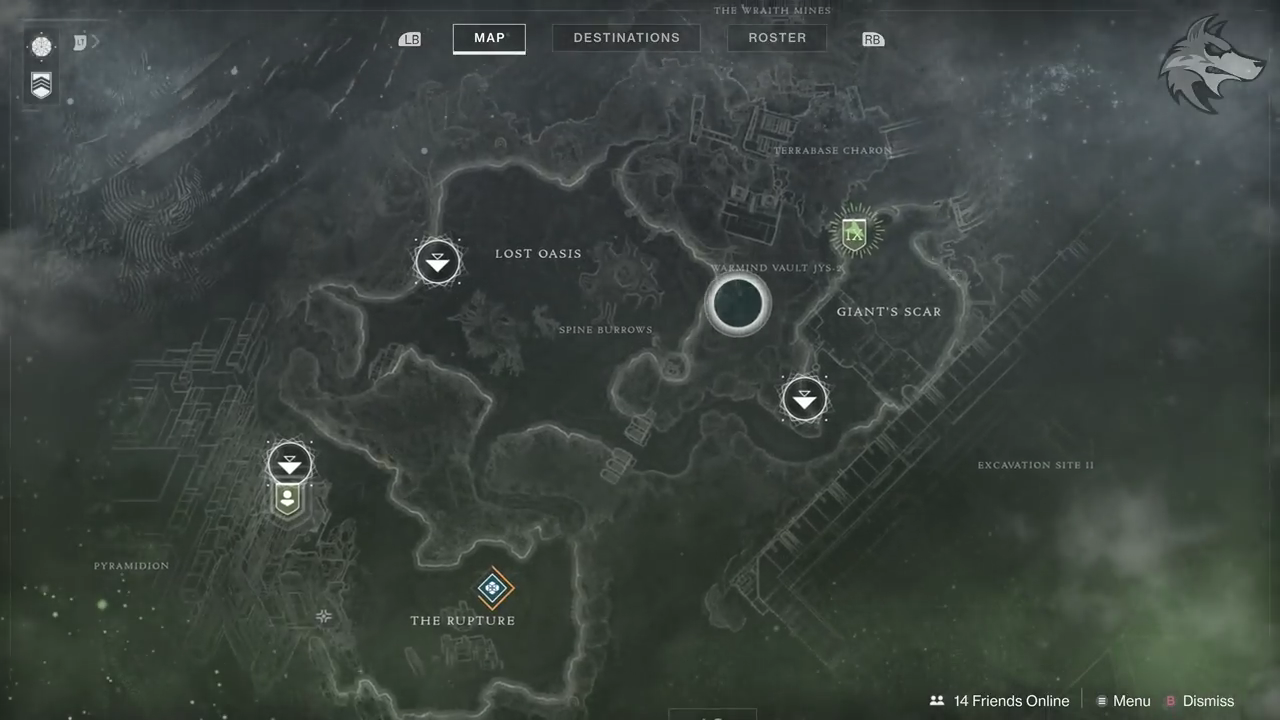Open the Menu from the bottom bar
This screenshot has width=1280, height=720.
[x=1131, y=701]
